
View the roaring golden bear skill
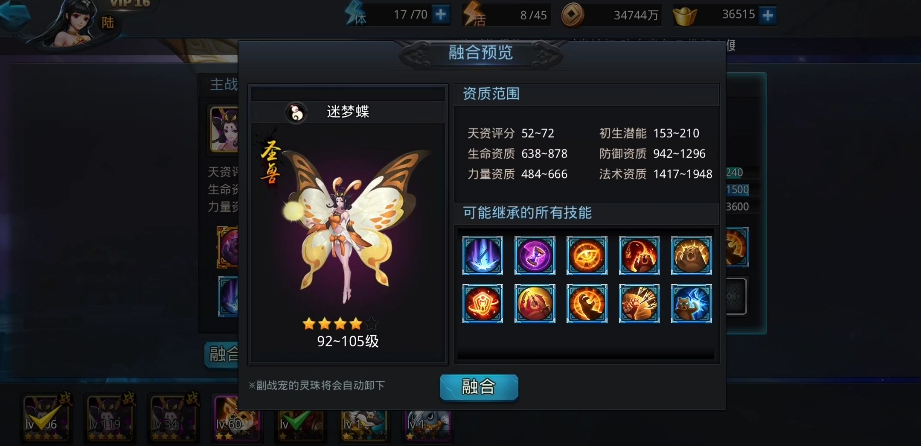[x=691, y=255]
